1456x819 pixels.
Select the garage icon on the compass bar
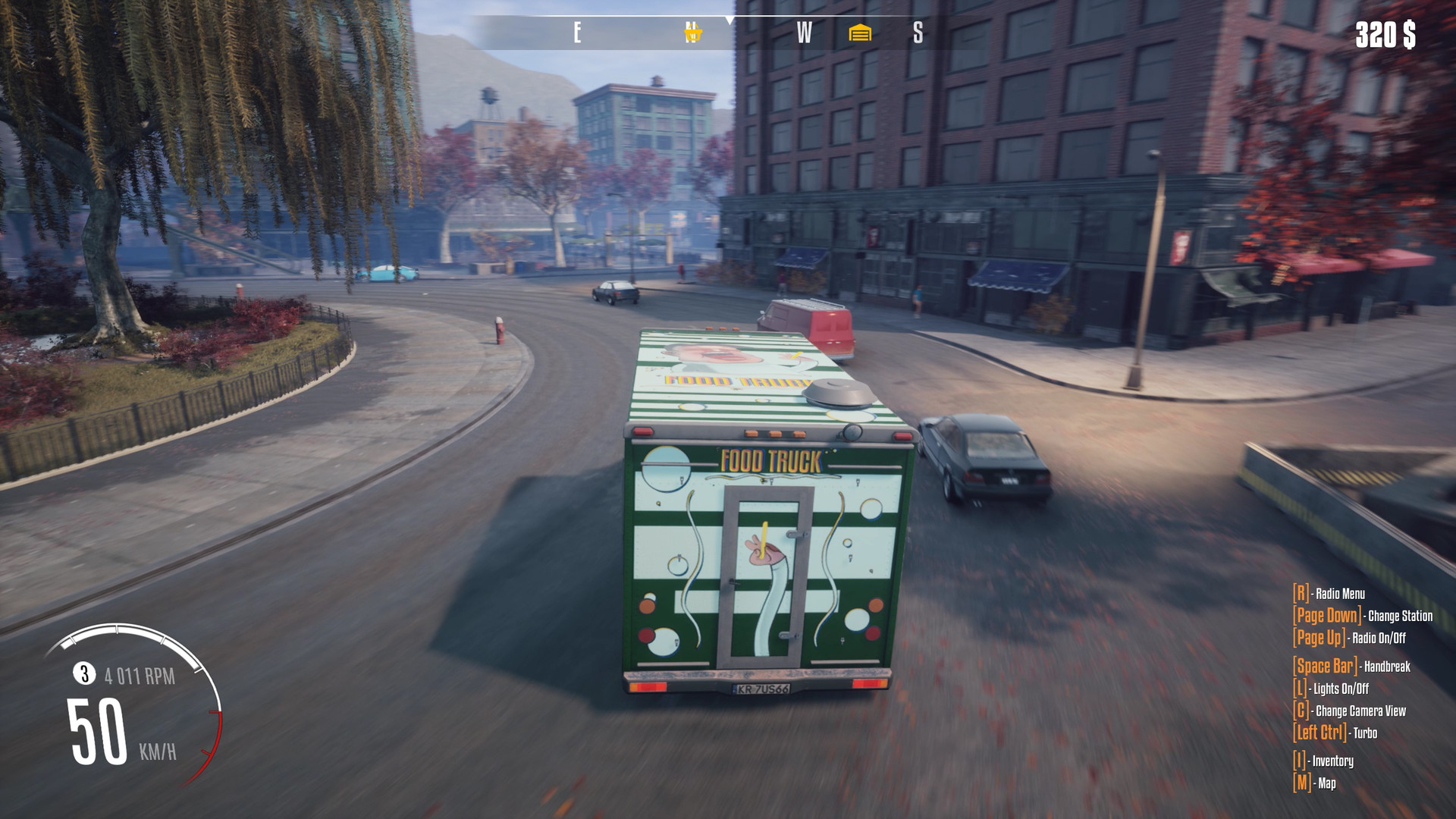[861, 32]
